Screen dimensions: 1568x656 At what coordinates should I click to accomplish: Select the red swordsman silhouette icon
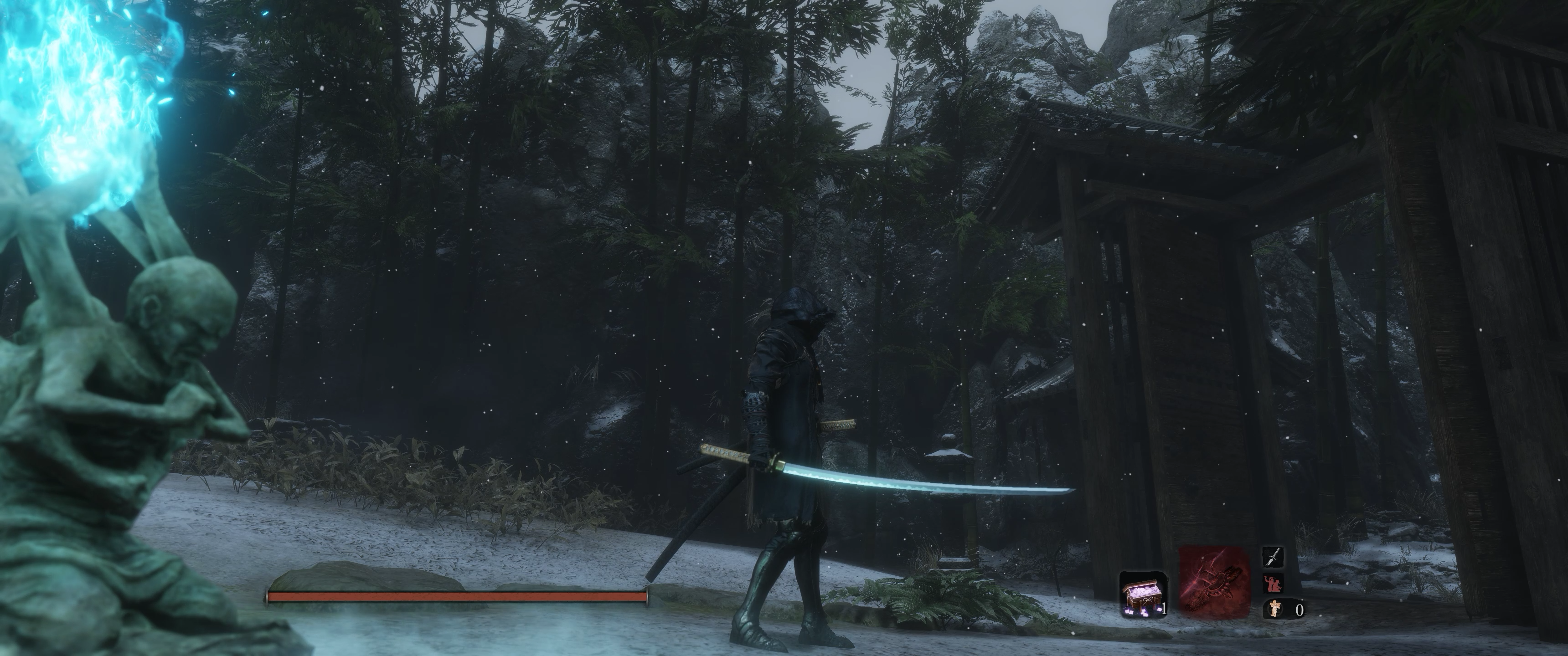1273,584
